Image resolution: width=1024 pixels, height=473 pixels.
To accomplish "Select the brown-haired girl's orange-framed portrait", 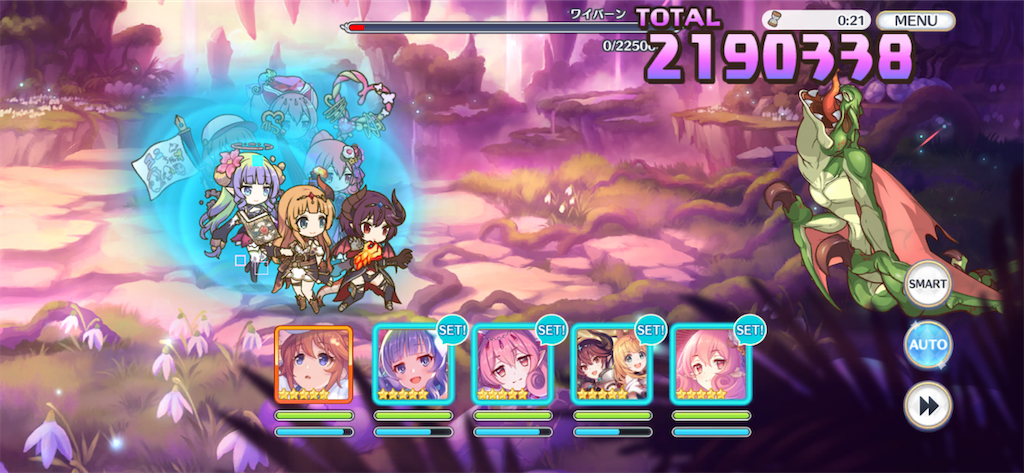I will coord(313,364).
